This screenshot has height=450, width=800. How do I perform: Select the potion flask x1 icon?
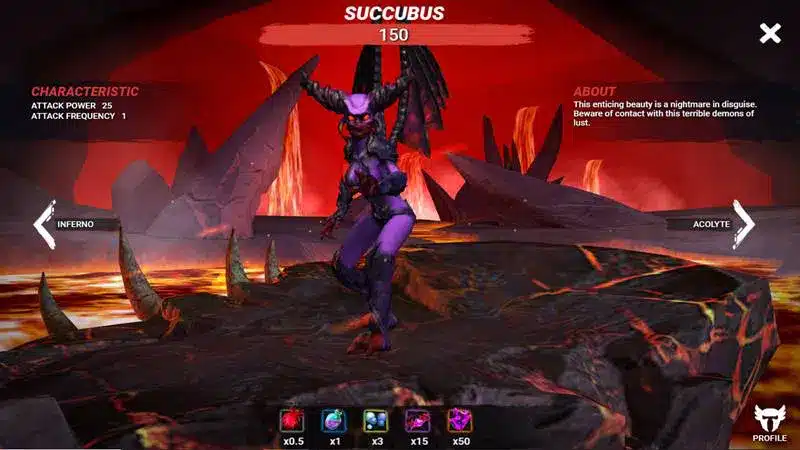[334, 421]
